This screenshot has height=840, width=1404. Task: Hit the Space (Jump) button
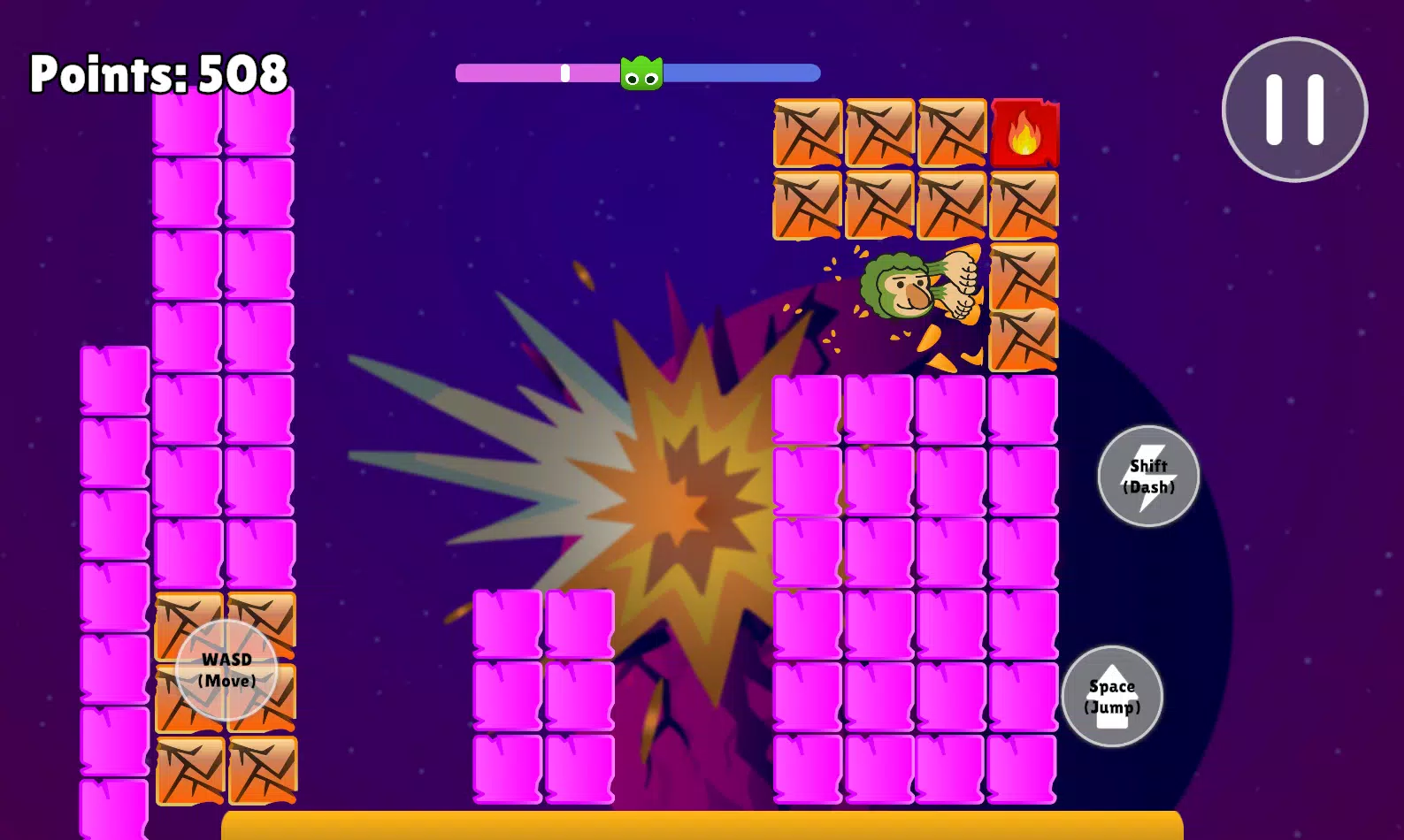coord(1112,697)
